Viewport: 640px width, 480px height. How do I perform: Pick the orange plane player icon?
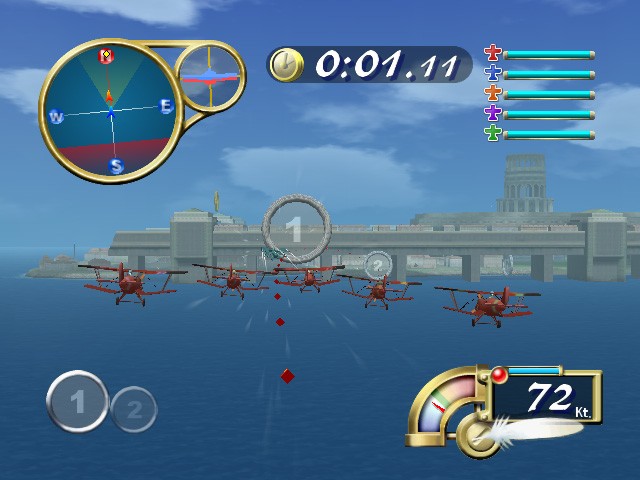(x=492, y=94)
